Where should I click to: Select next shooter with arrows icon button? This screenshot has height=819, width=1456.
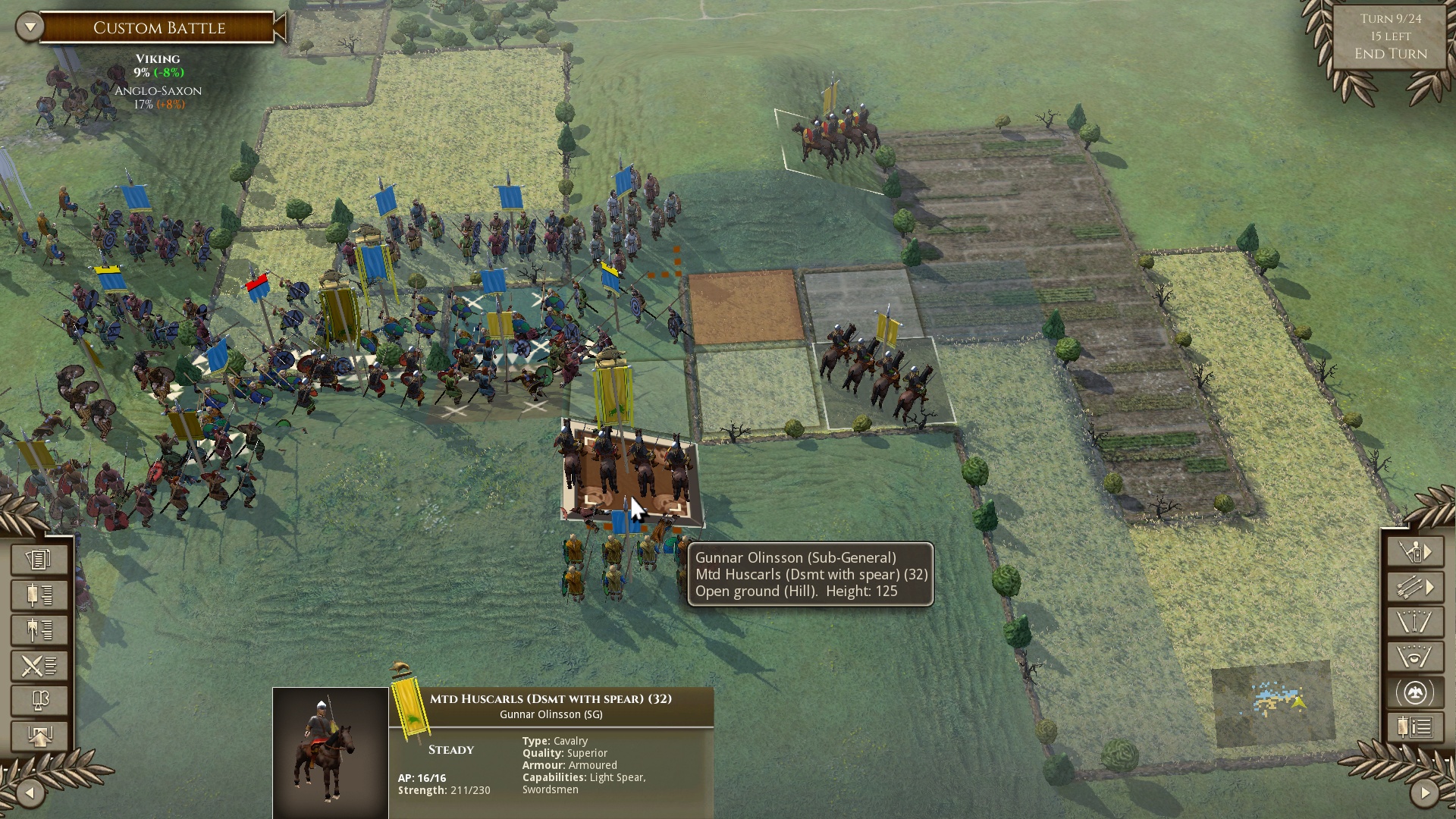[x=1415, y=588]
